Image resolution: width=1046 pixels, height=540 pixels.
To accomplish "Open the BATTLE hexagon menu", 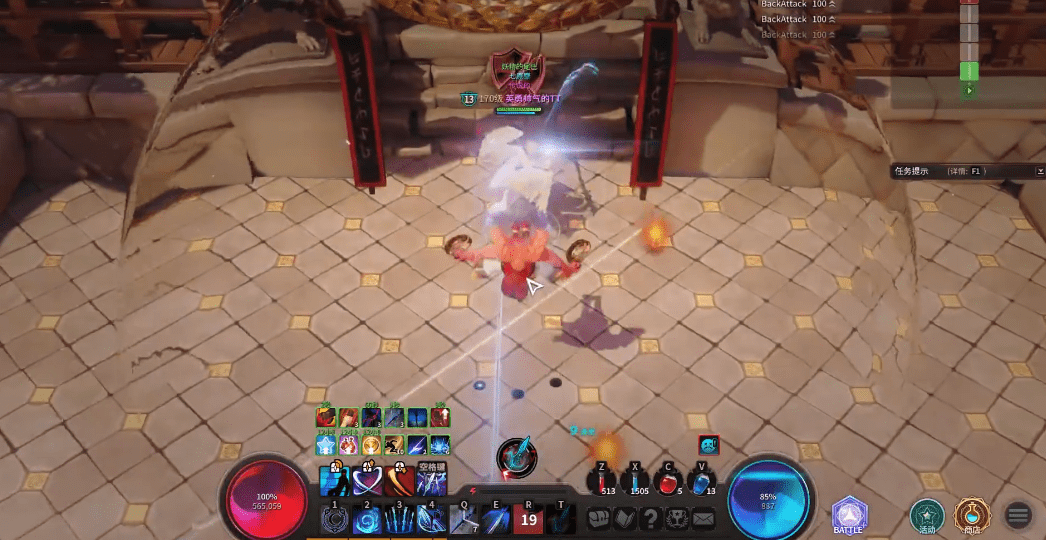I will coord(849,514).
